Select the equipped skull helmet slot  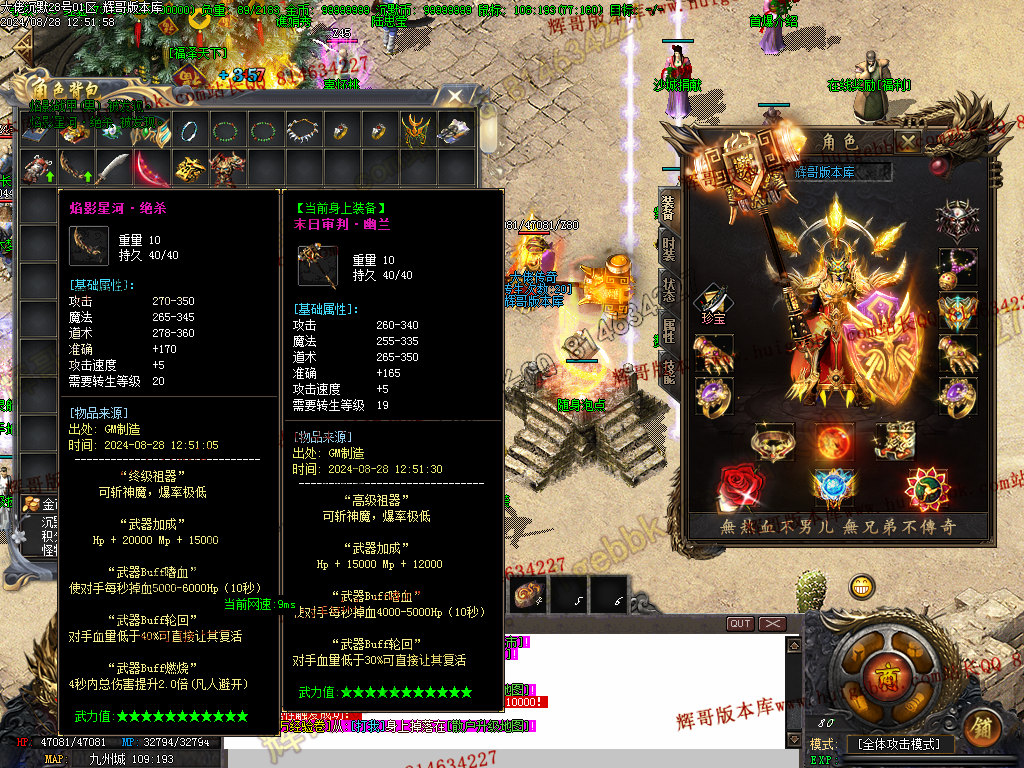click(x=957, y=219)
